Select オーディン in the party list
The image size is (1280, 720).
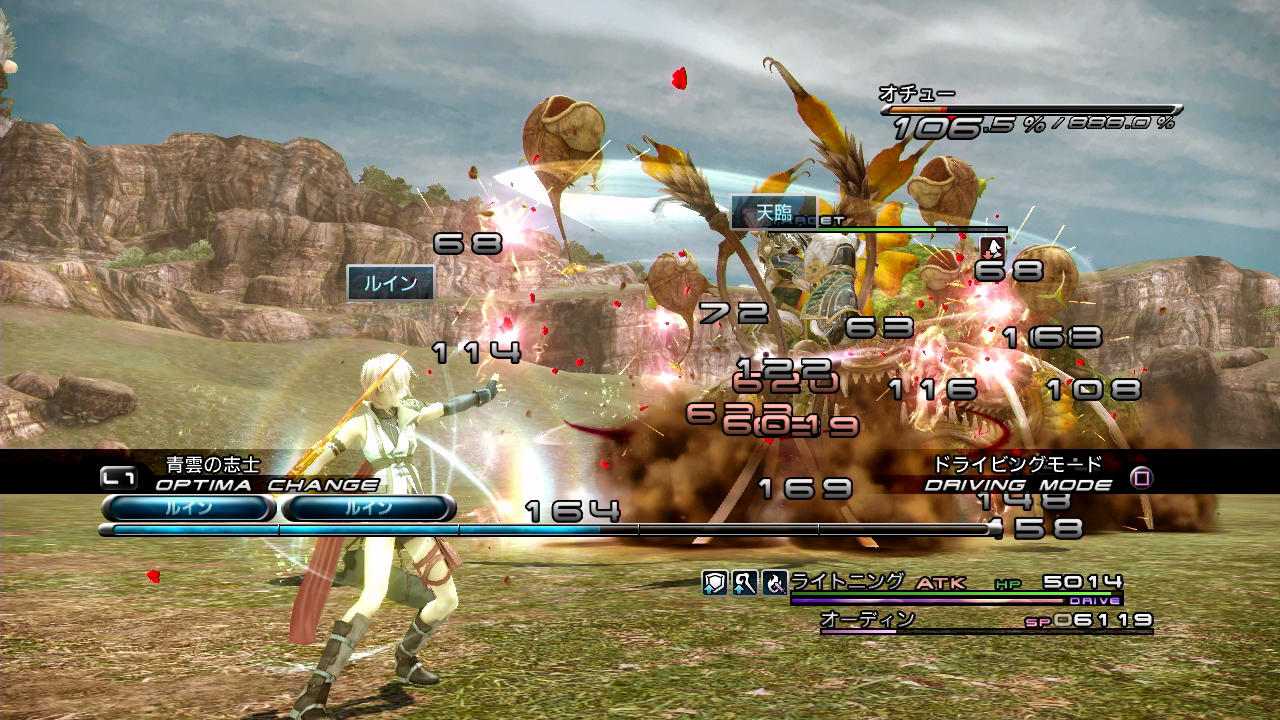(867, 620)
